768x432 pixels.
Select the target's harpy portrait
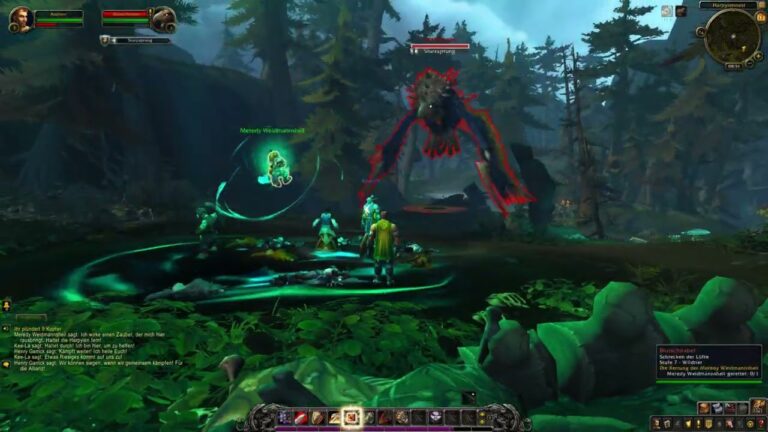[x=162, y=19]
